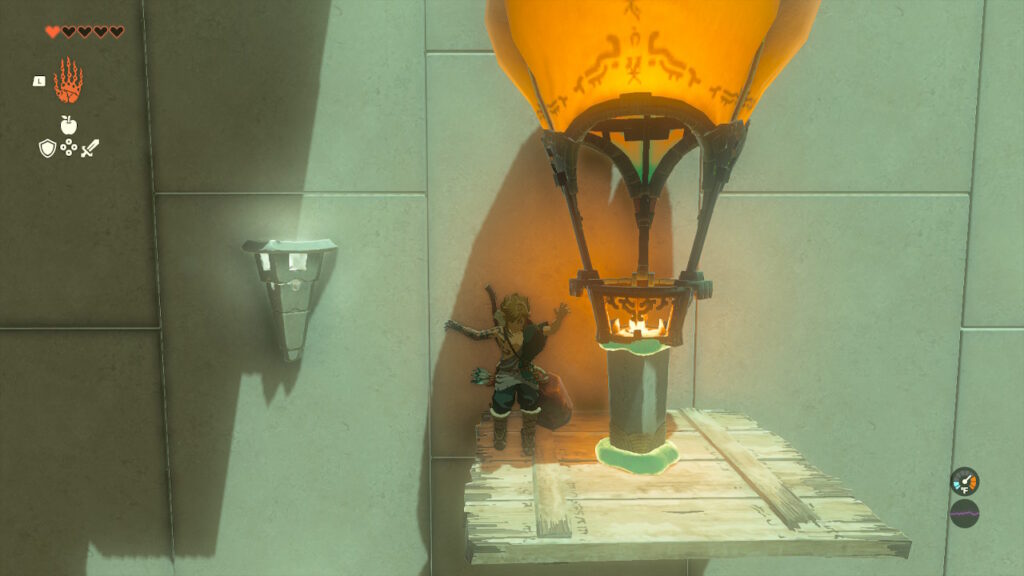Select the apple quick-item icon

[x=68, y=125]
